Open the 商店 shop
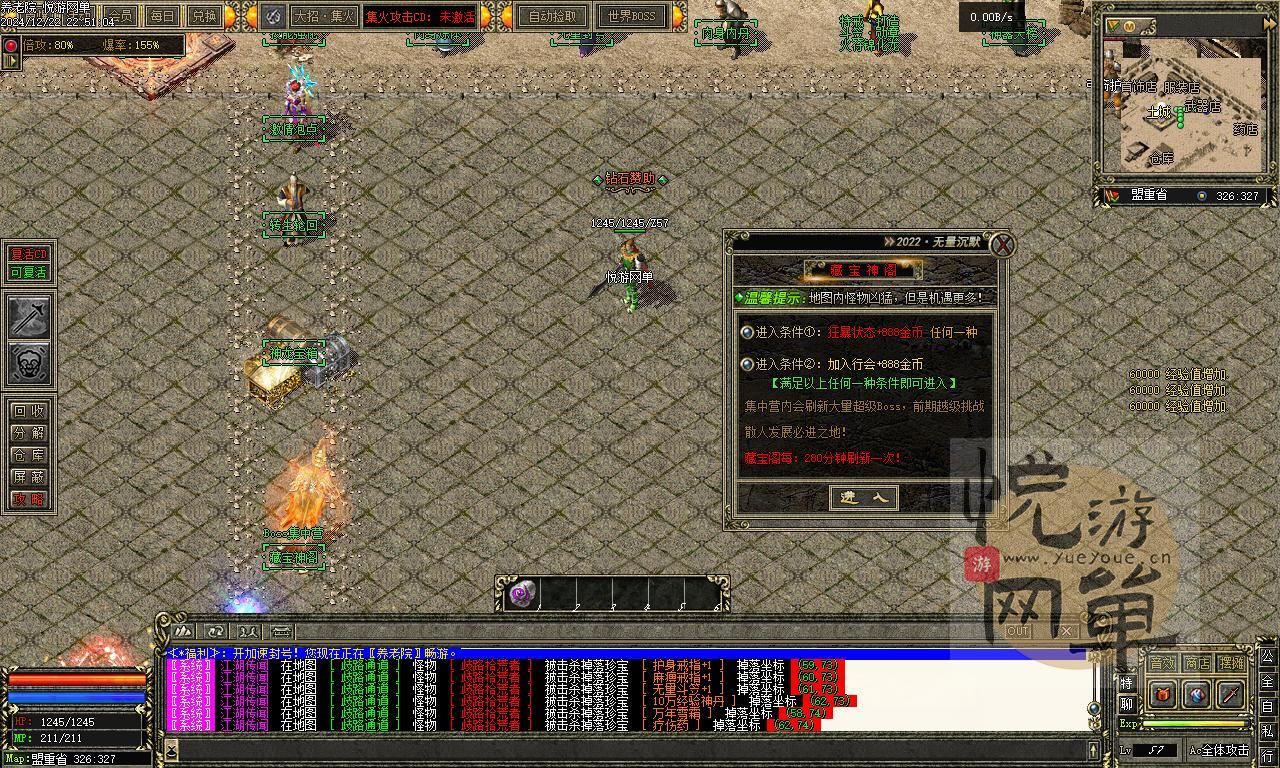 pyautogui.click(x=1197, y=663)
